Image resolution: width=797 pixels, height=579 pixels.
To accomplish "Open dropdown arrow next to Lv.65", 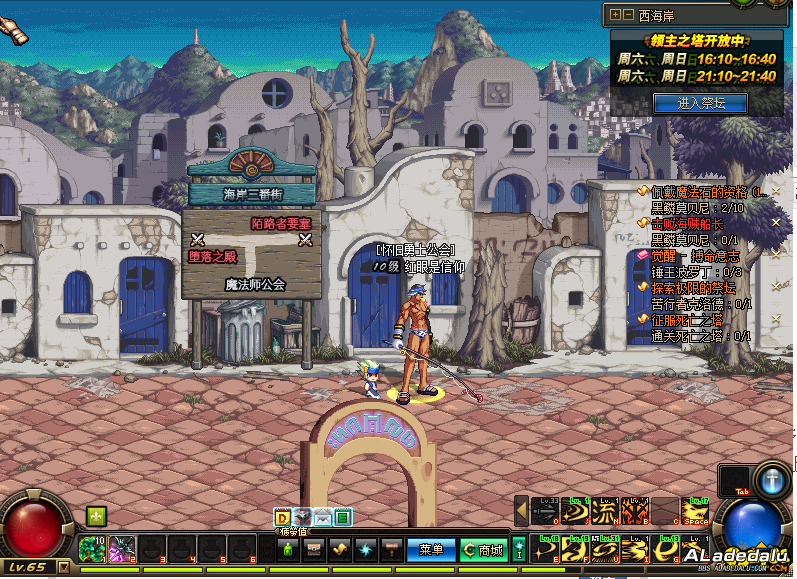I will point(64,567).
